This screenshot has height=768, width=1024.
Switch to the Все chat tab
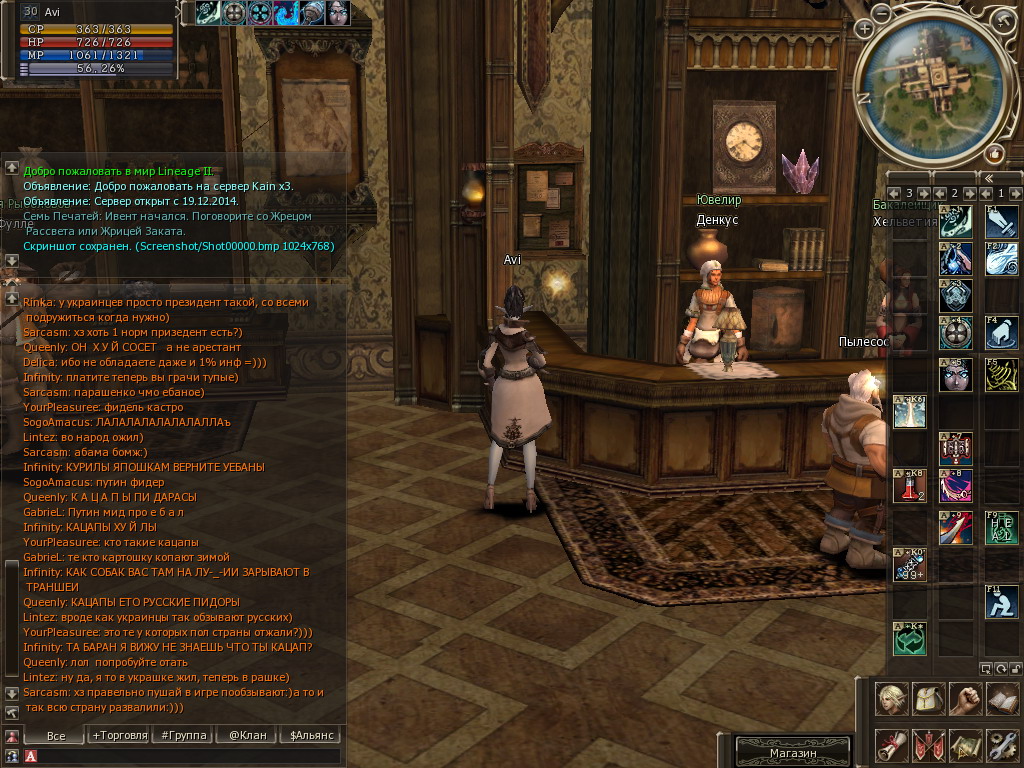[x=56, y=735]
